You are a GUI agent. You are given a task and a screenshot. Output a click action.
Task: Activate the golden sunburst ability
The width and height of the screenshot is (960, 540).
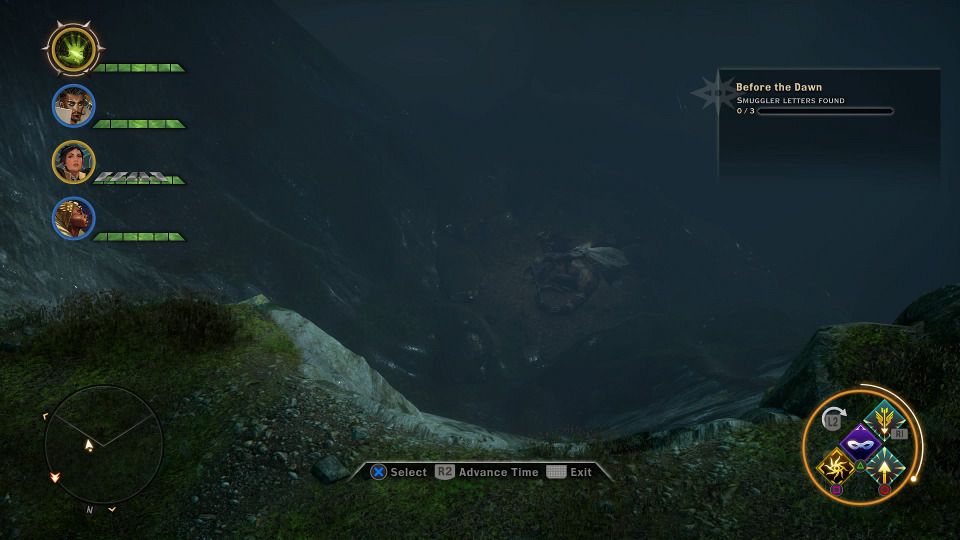[835, 465]
